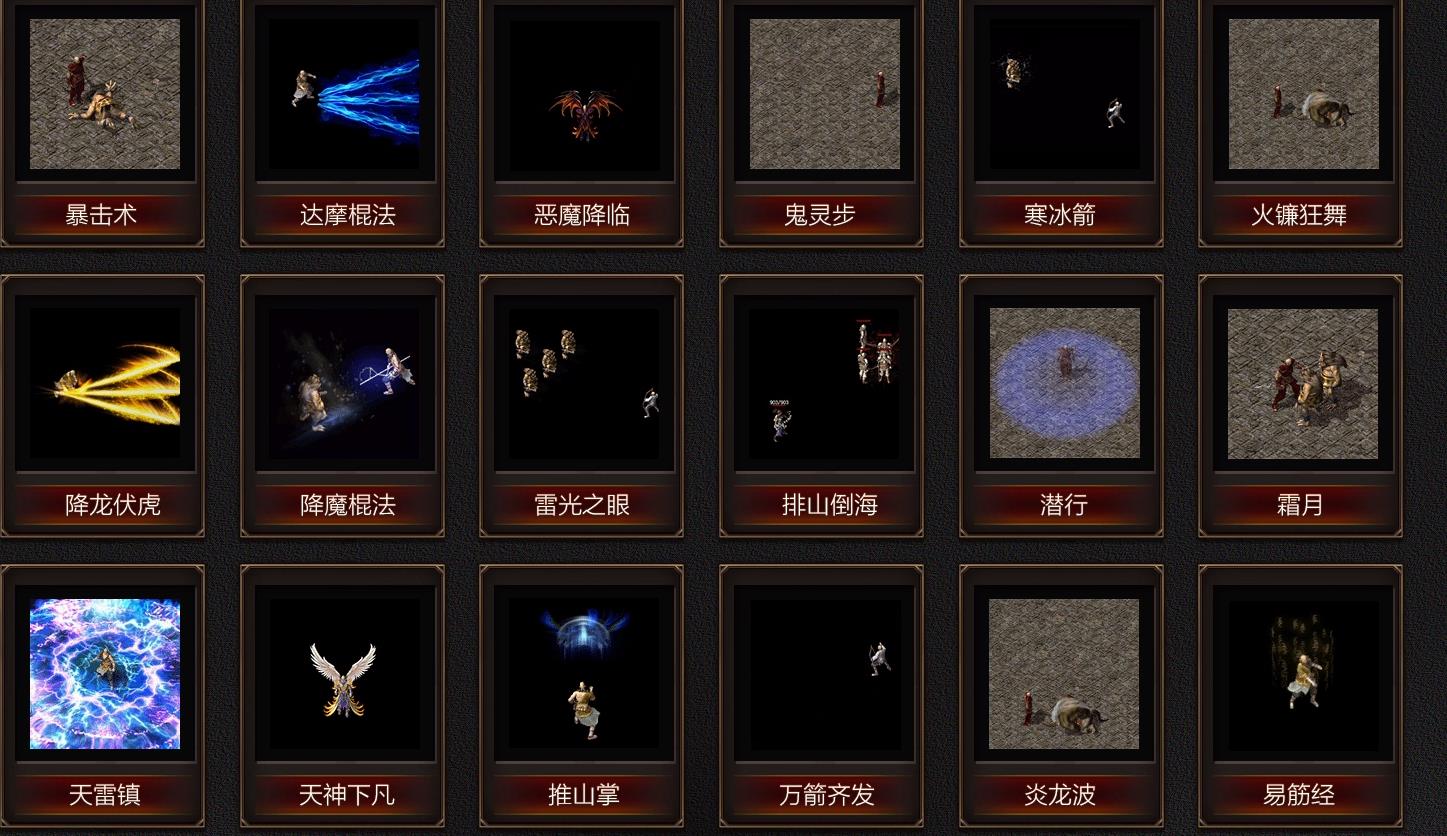Screen dimensions: 1447x836
Task: Click the 天雷镇 lightning vortex thumbnail
Action: pyautogui.click(x=104, y=674)
